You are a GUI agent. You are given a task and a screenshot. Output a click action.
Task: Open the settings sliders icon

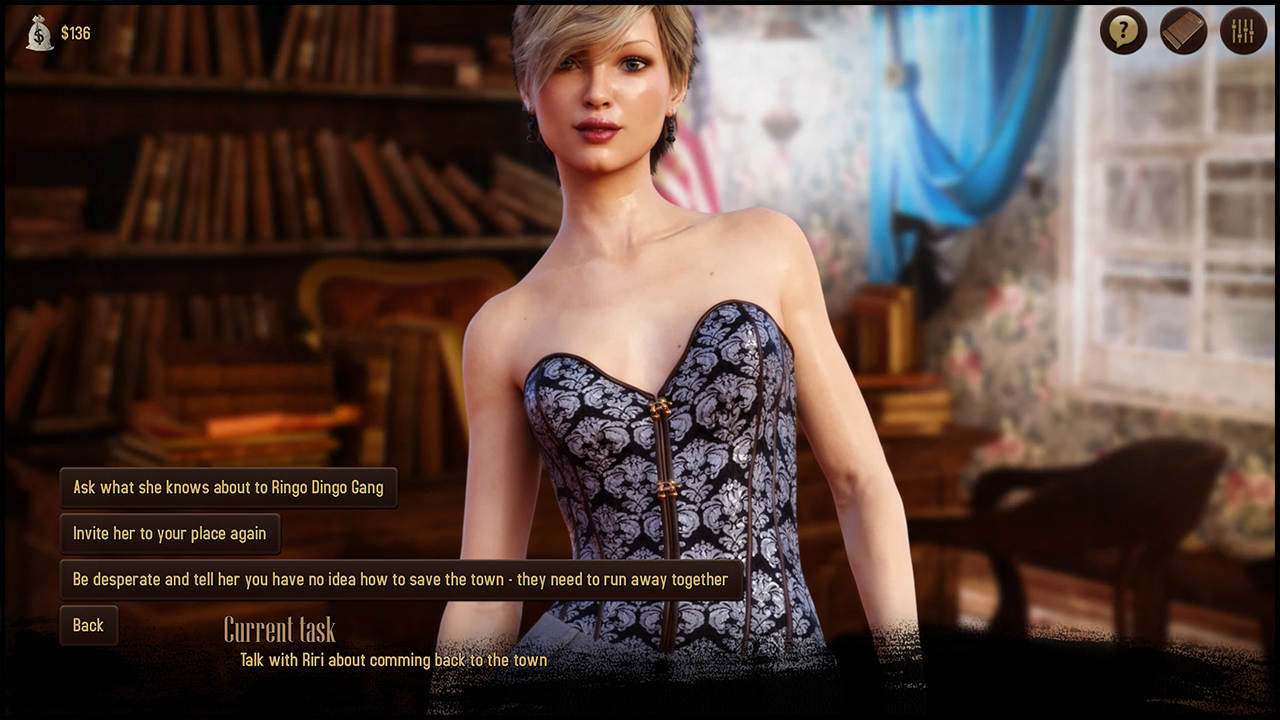(x=1243, y=32)
